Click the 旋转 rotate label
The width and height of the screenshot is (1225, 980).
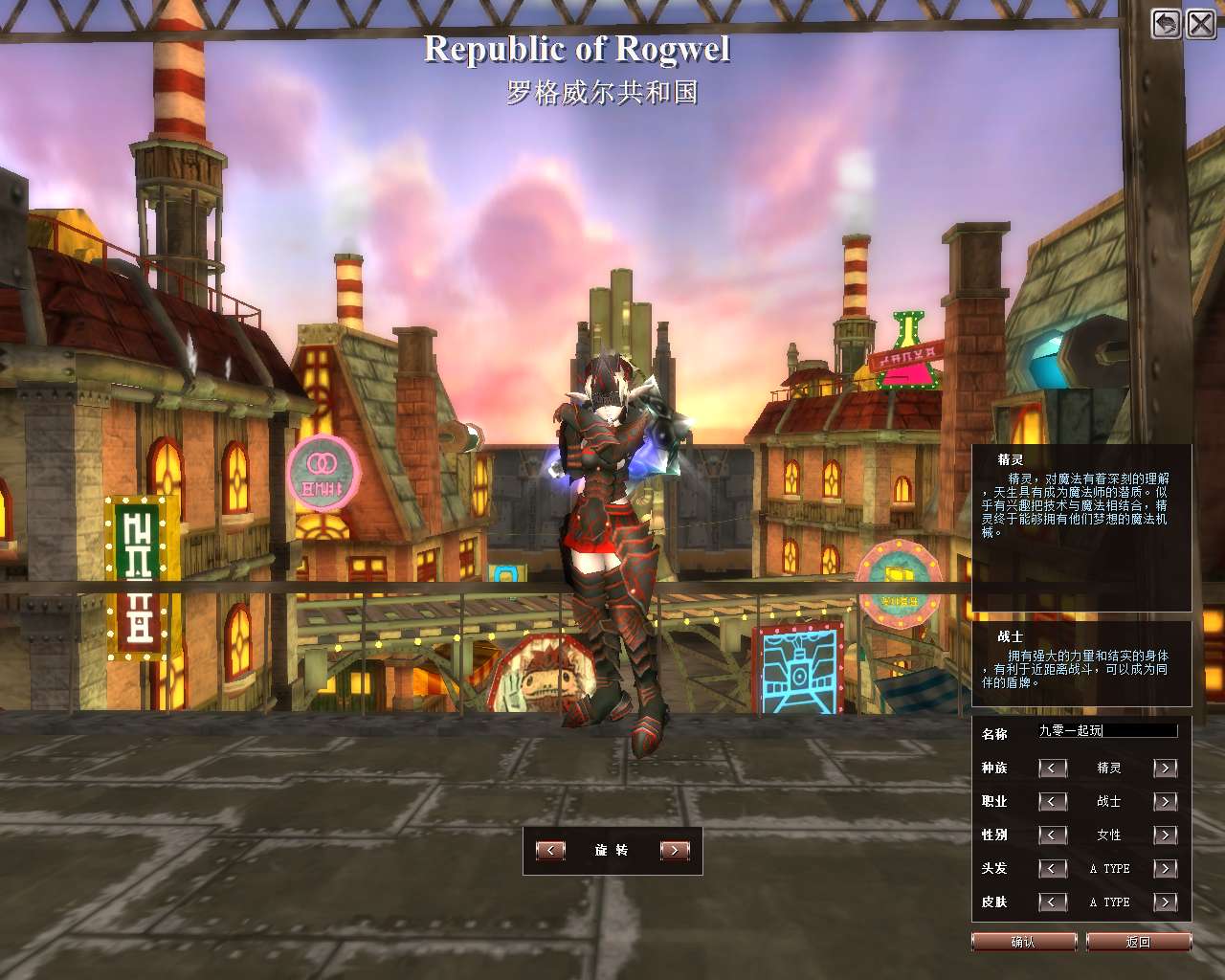(x=612, y=849)
